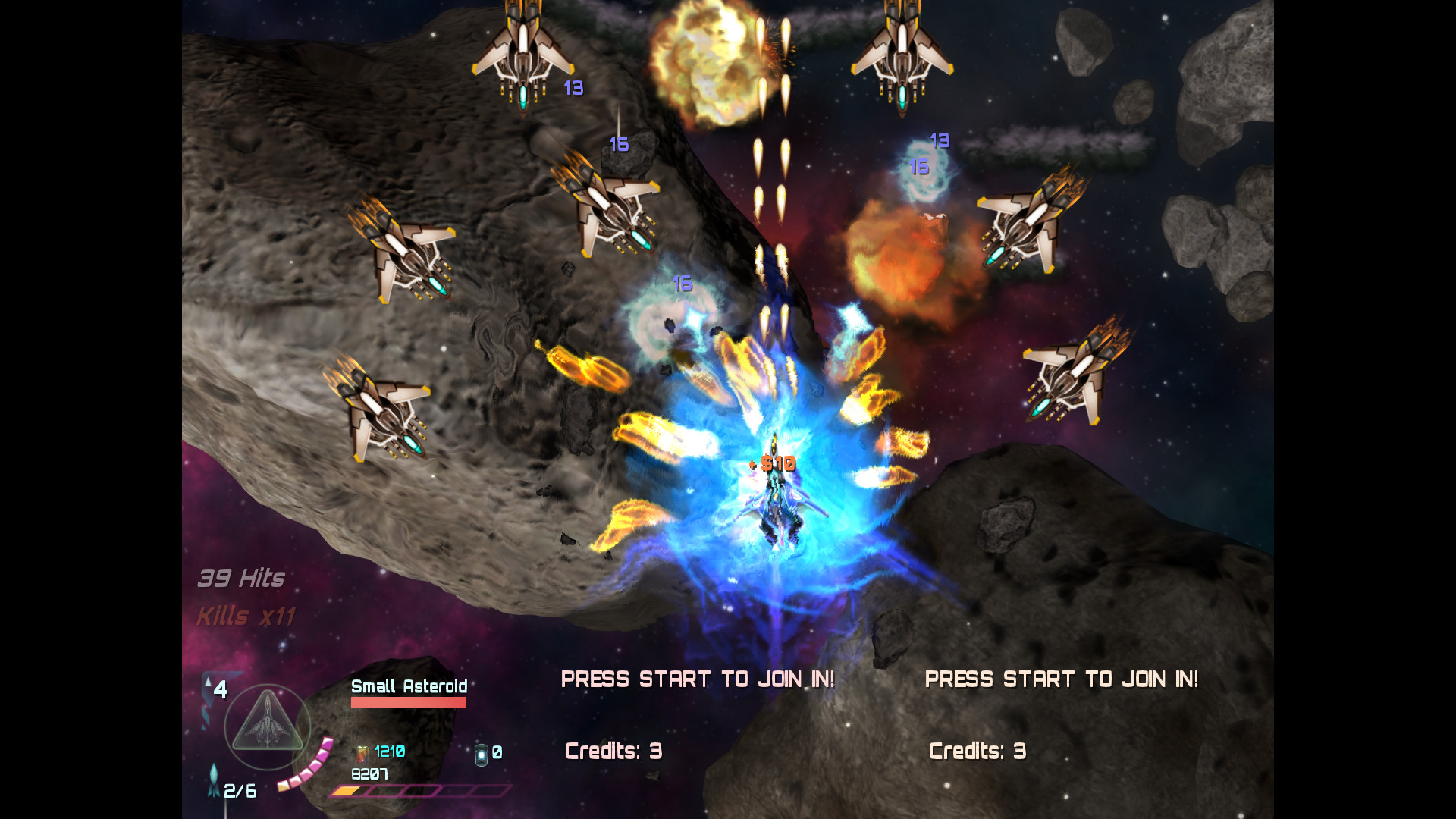Select the Small Asteroid target label
The width and height of the screenshot is (1456, 819).
[408, 687]
